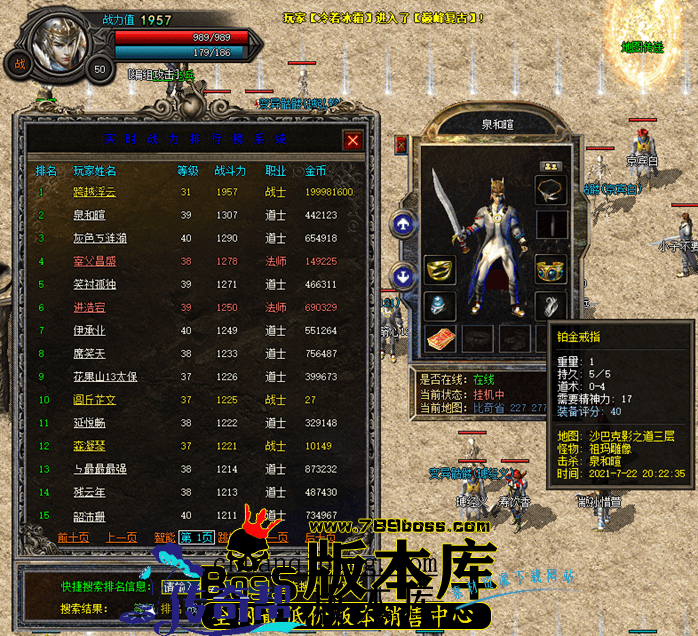Open rank 9 player 花果山13太保

coord(104,376)
